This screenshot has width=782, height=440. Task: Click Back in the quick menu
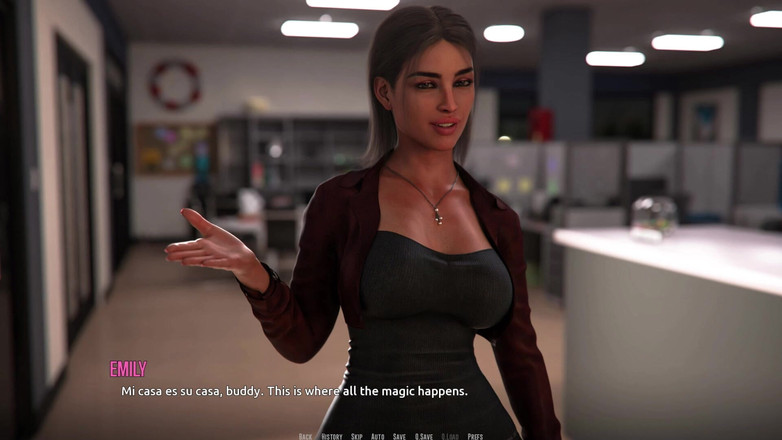click(305, 436)
